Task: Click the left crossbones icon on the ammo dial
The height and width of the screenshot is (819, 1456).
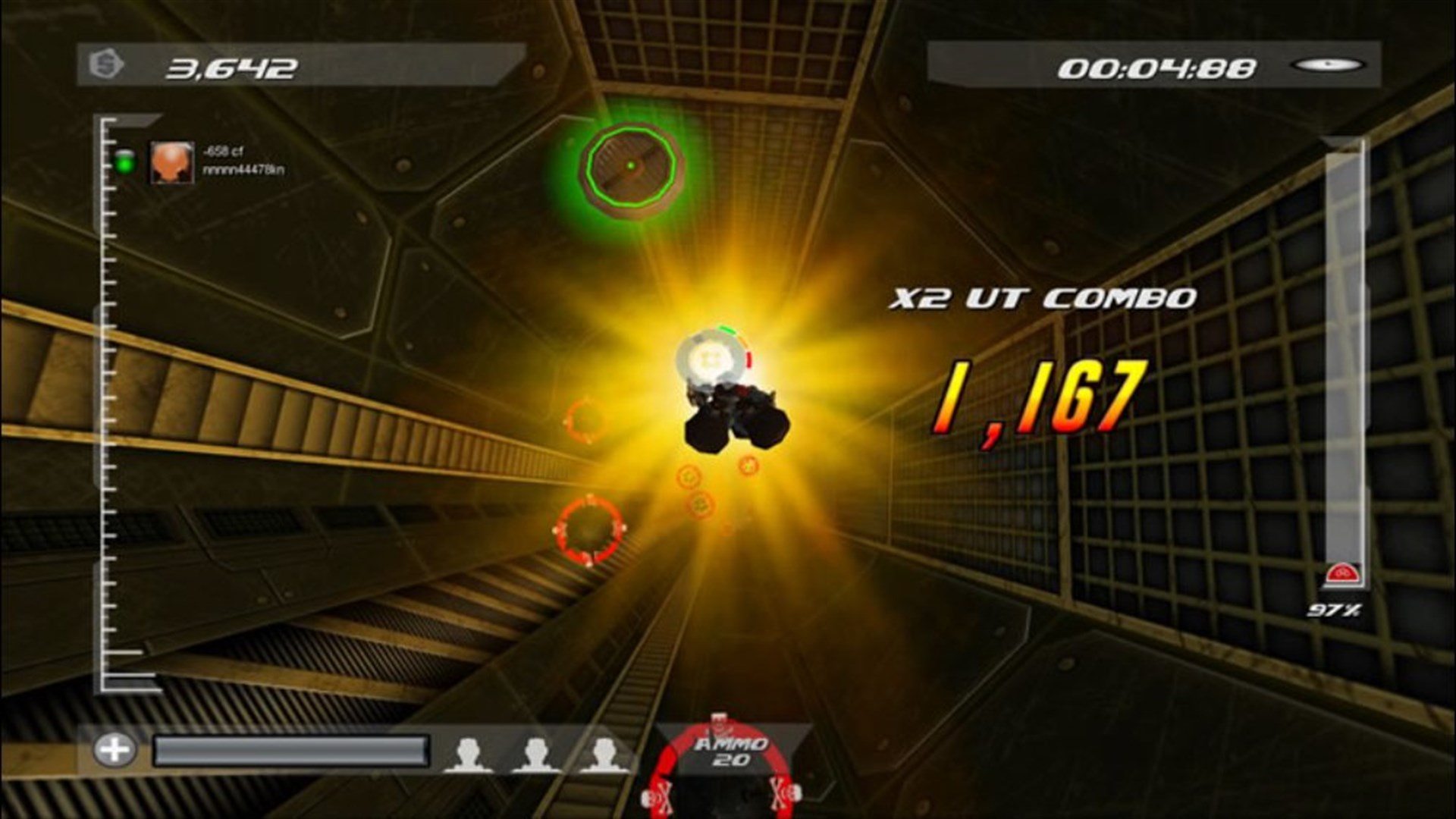Action: coord(664,796)
